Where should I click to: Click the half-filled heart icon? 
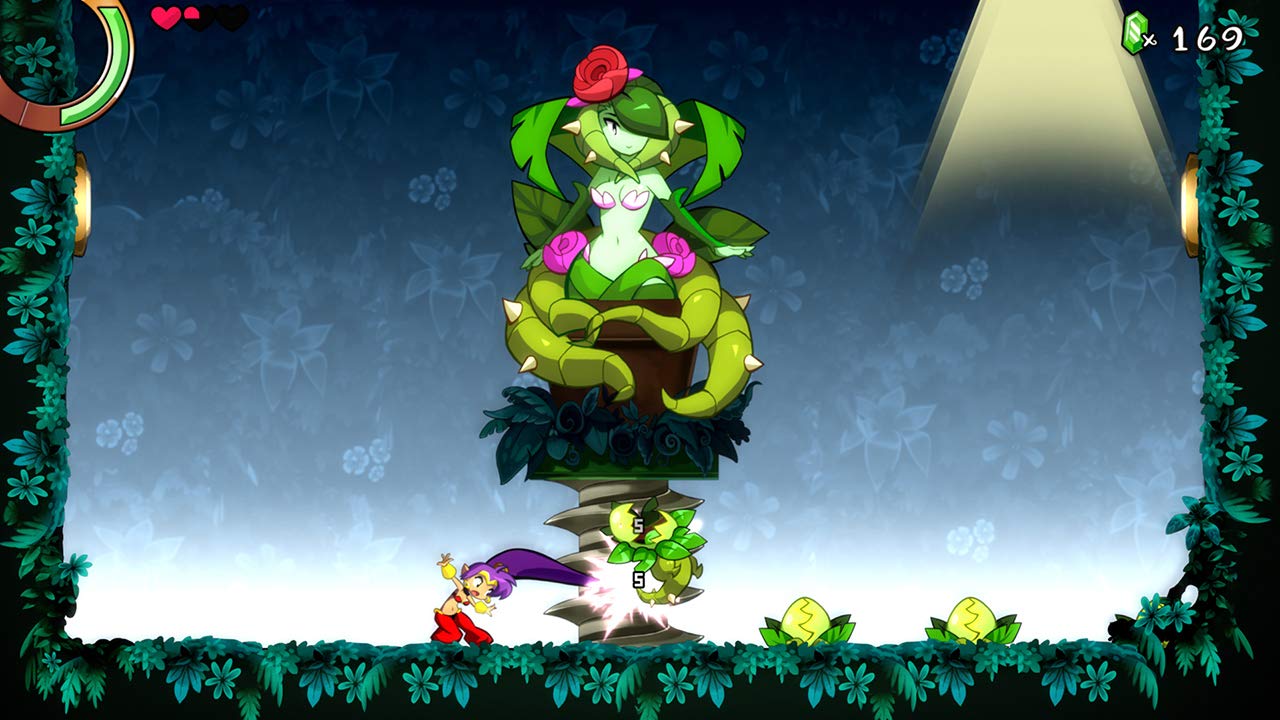click(193, 16)
